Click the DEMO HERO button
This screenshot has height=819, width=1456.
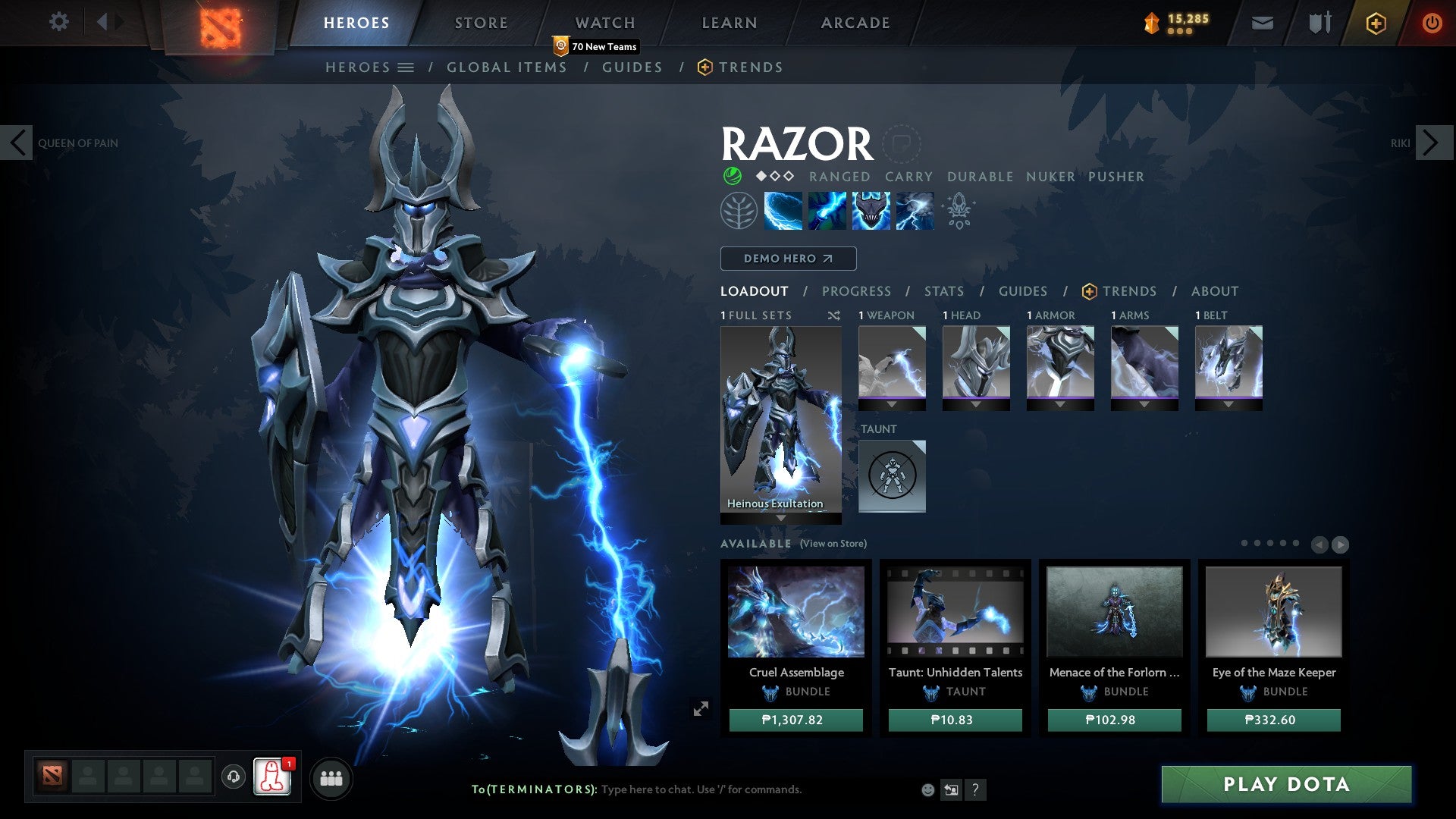pos(787,258)
